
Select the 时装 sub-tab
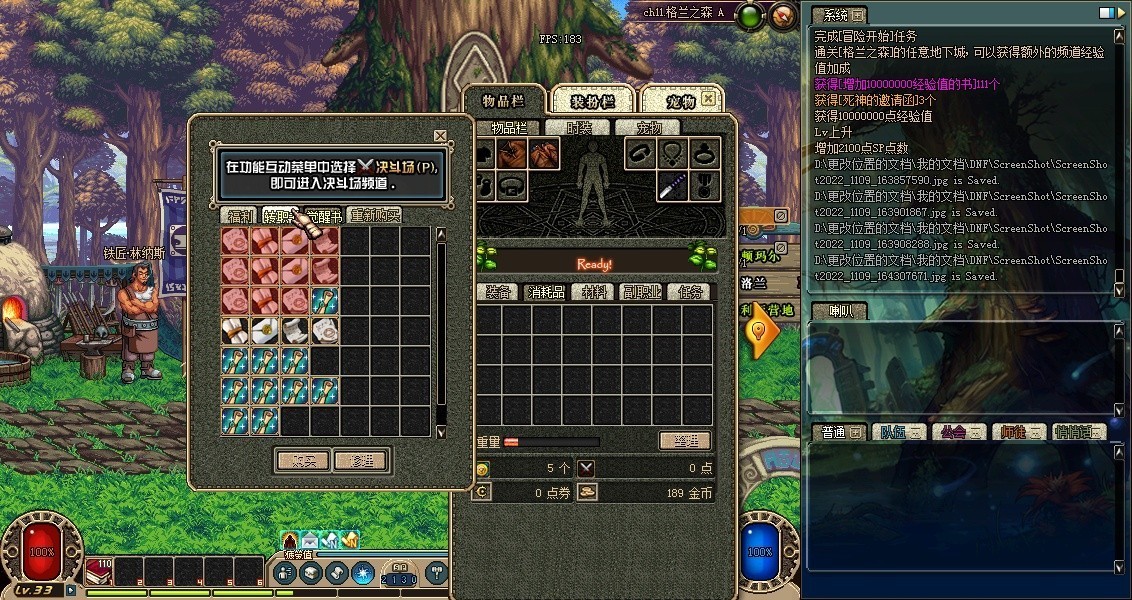579,128
